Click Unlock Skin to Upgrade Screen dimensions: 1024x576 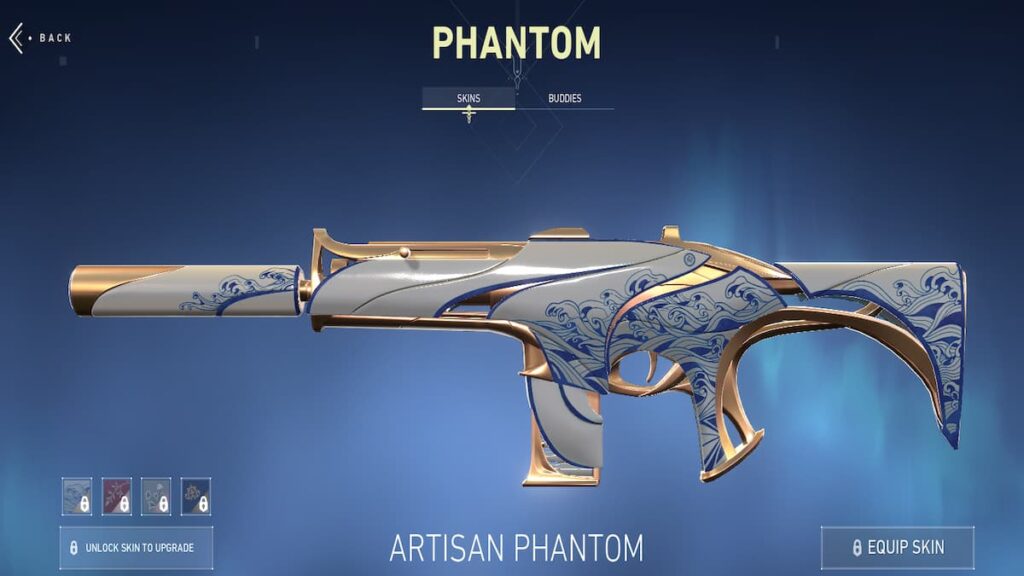(135, 548)
